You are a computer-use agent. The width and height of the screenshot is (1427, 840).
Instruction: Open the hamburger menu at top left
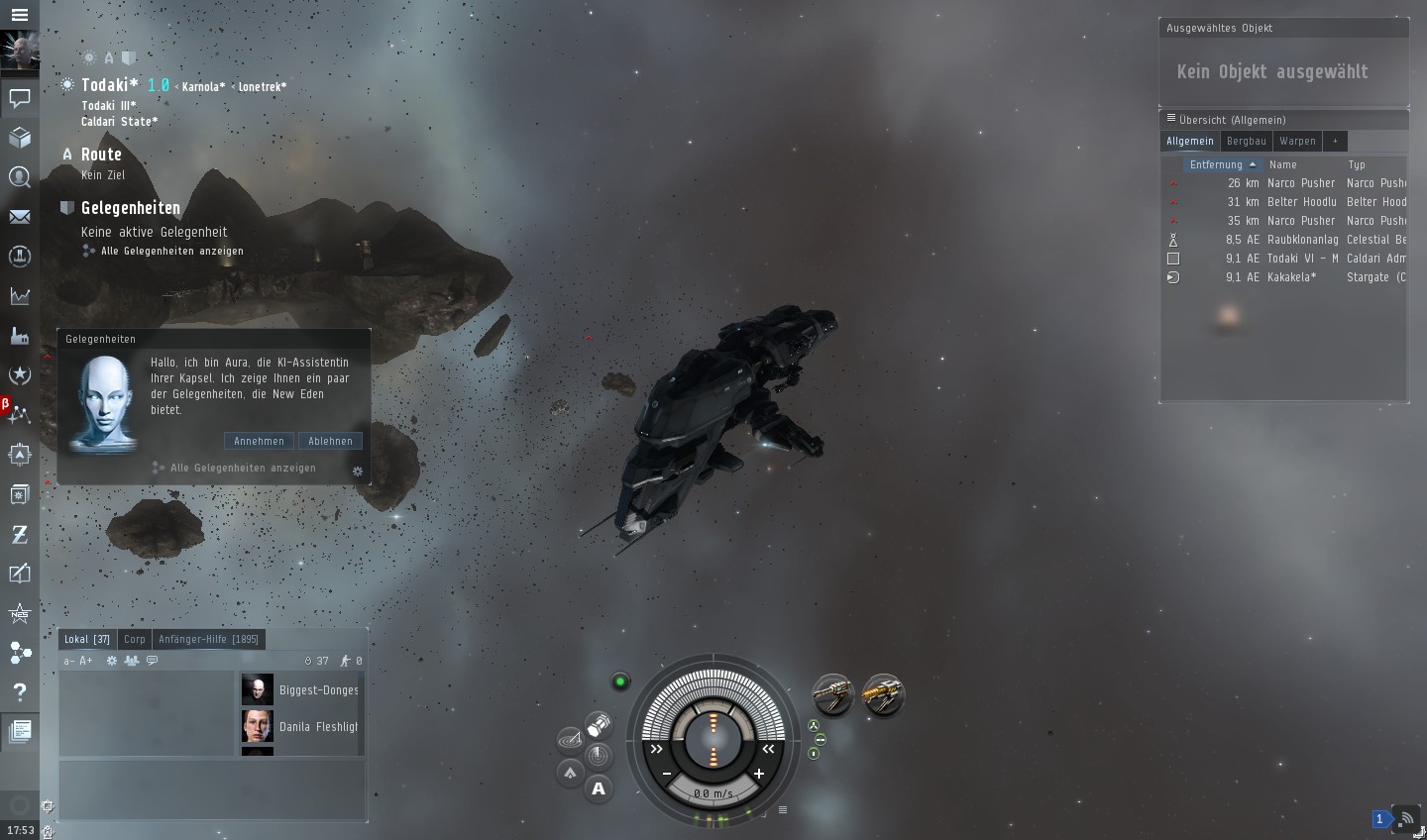tap(19, 15)
